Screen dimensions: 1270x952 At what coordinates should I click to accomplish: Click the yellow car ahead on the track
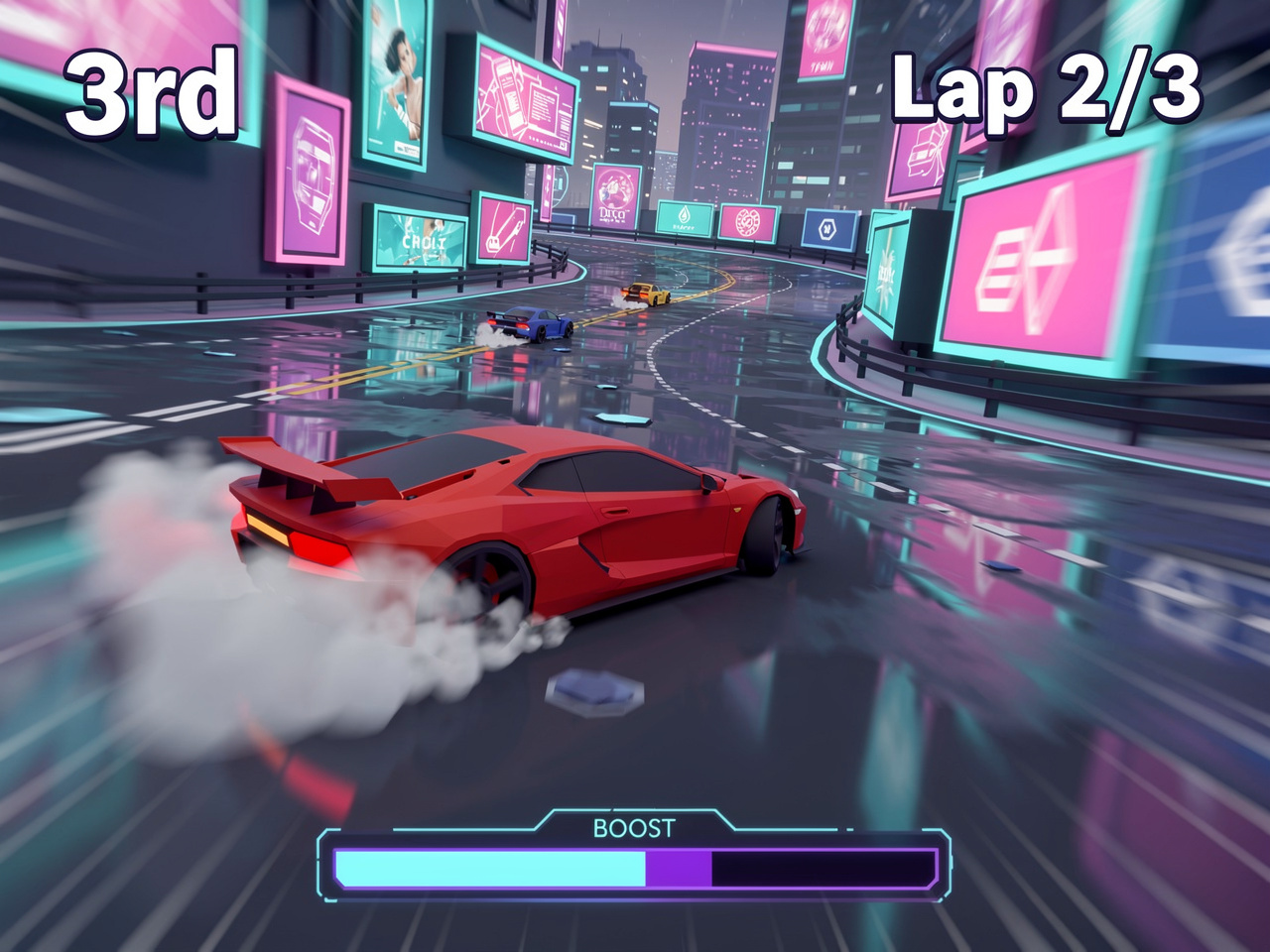pyautogui.click(x=645, y=293)
